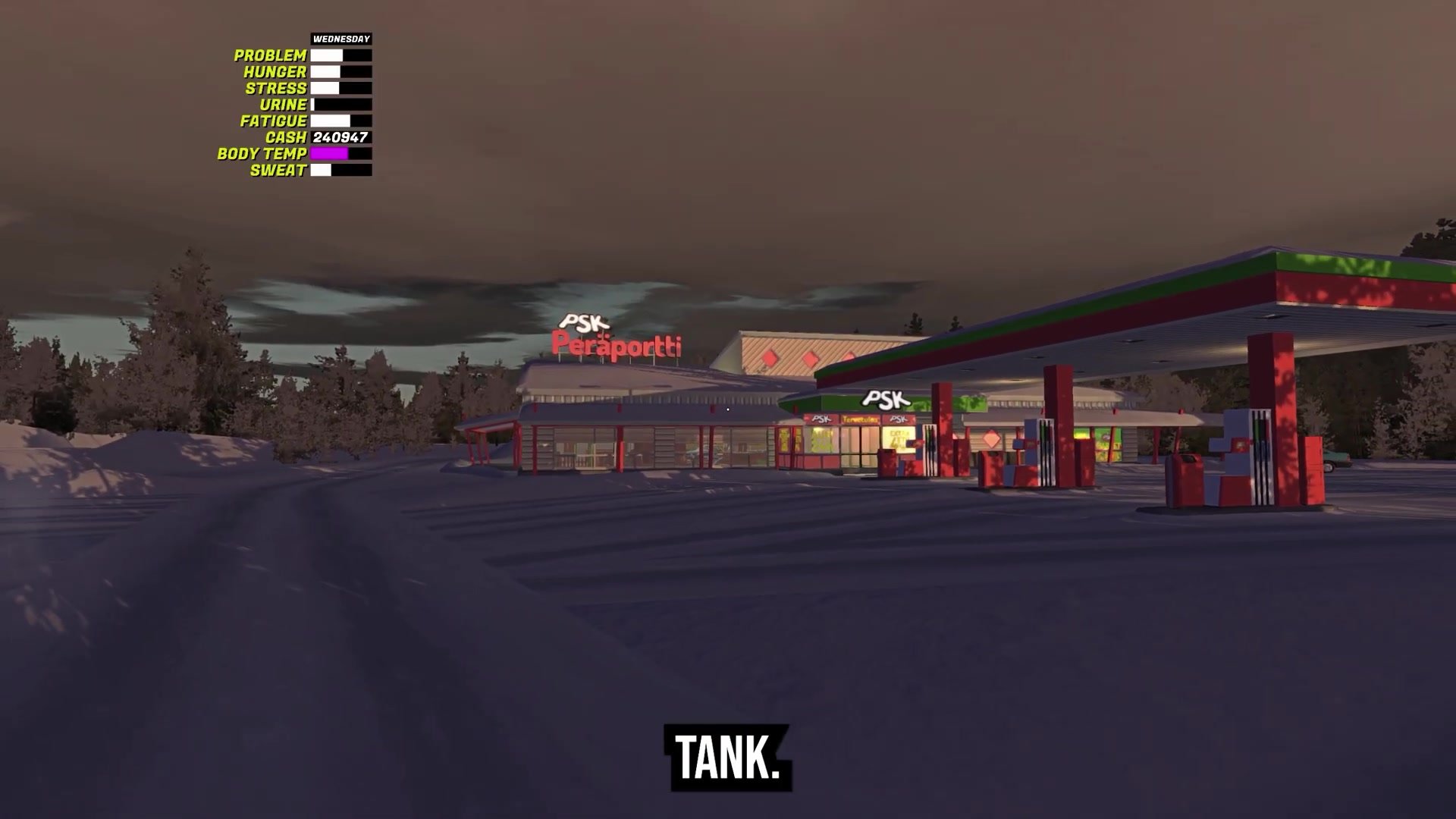Expand the HUNGER meter row
The image size is (1456, 819).
point(340,71)
